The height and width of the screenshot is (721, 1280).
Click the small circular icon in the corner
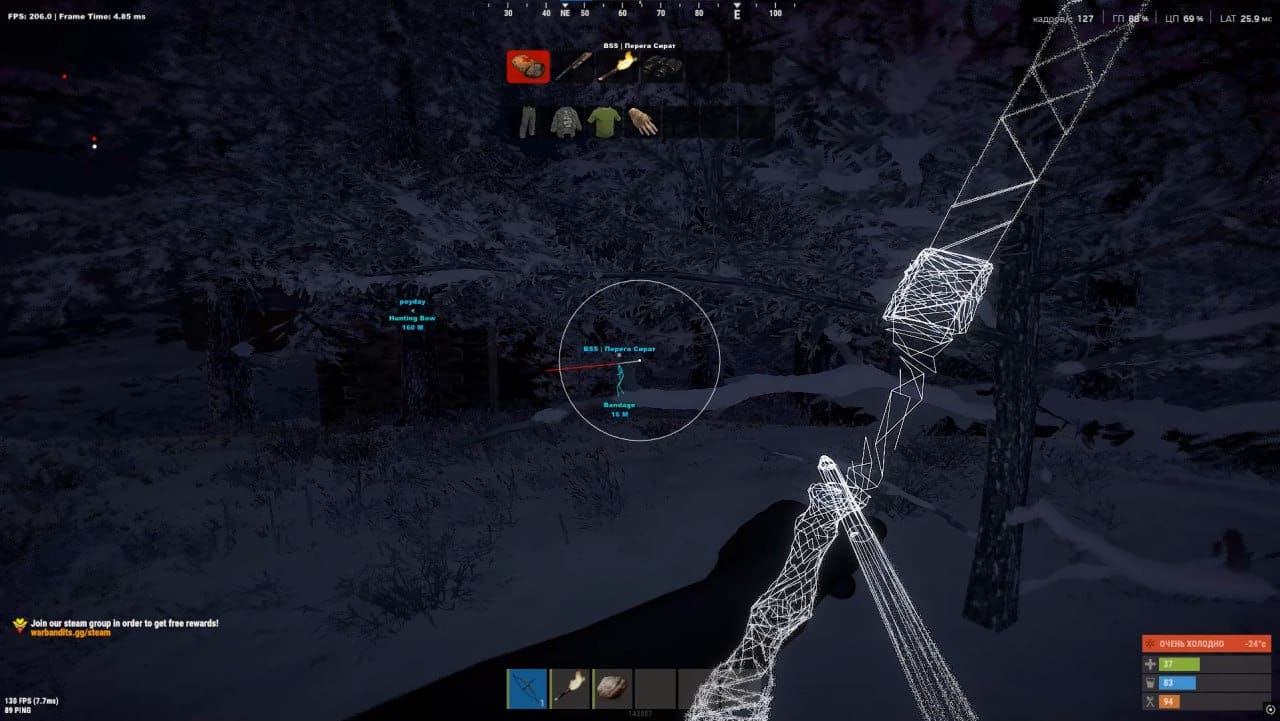[1270, 710]
